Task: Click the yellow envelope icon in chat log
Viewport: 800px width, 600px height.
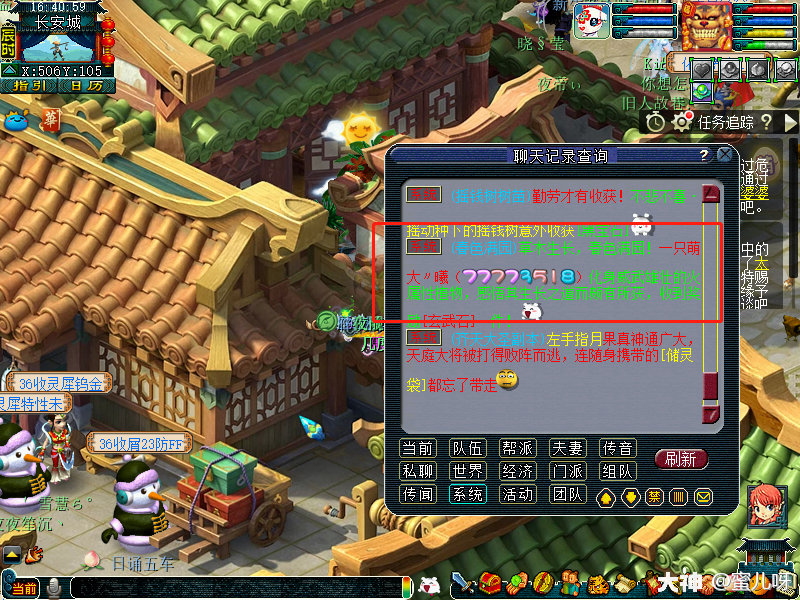Action: click(703, 496)
